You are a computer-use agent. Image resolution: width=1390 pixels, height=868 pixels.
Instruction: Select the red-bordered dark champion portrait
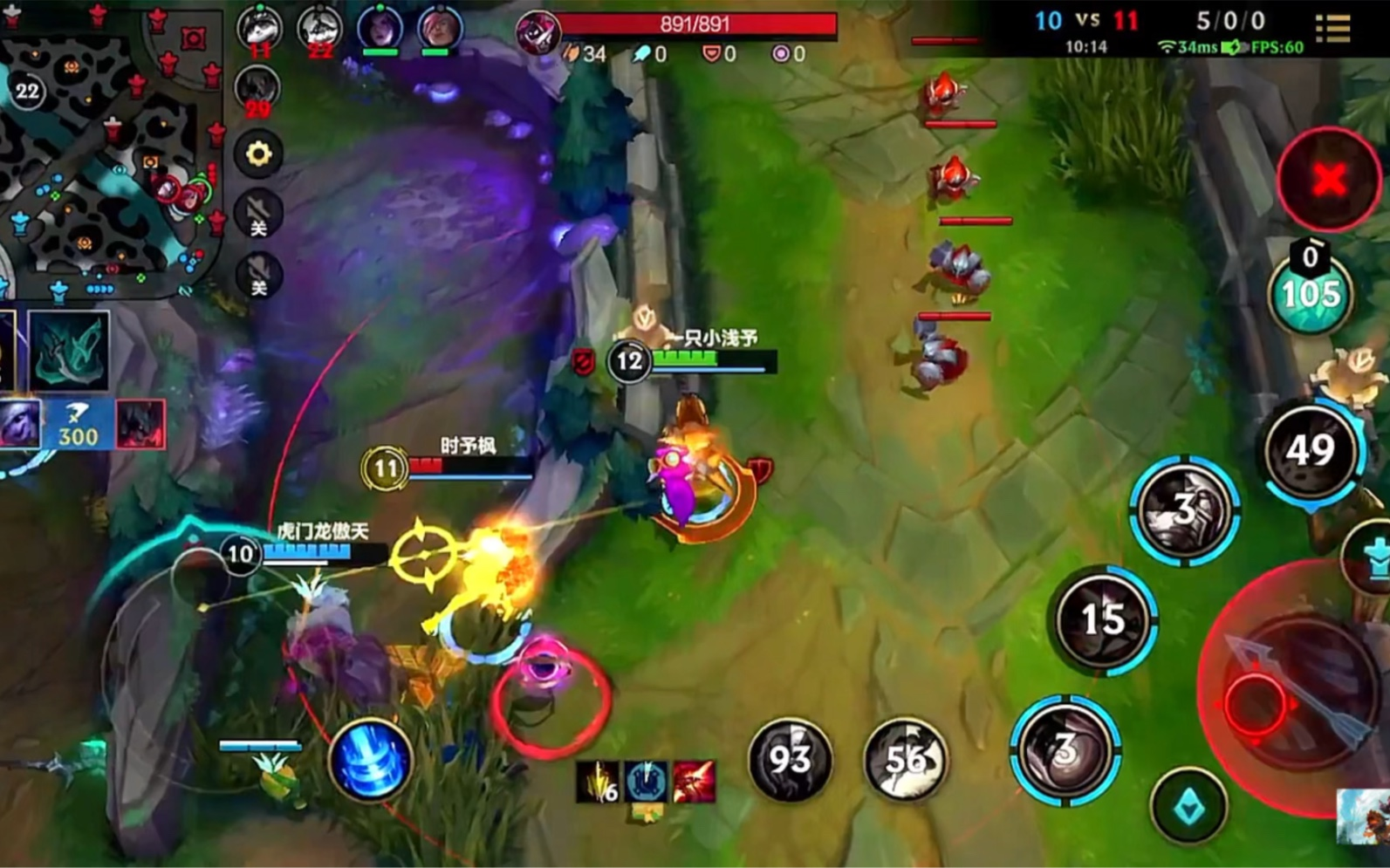pos(140,425)
